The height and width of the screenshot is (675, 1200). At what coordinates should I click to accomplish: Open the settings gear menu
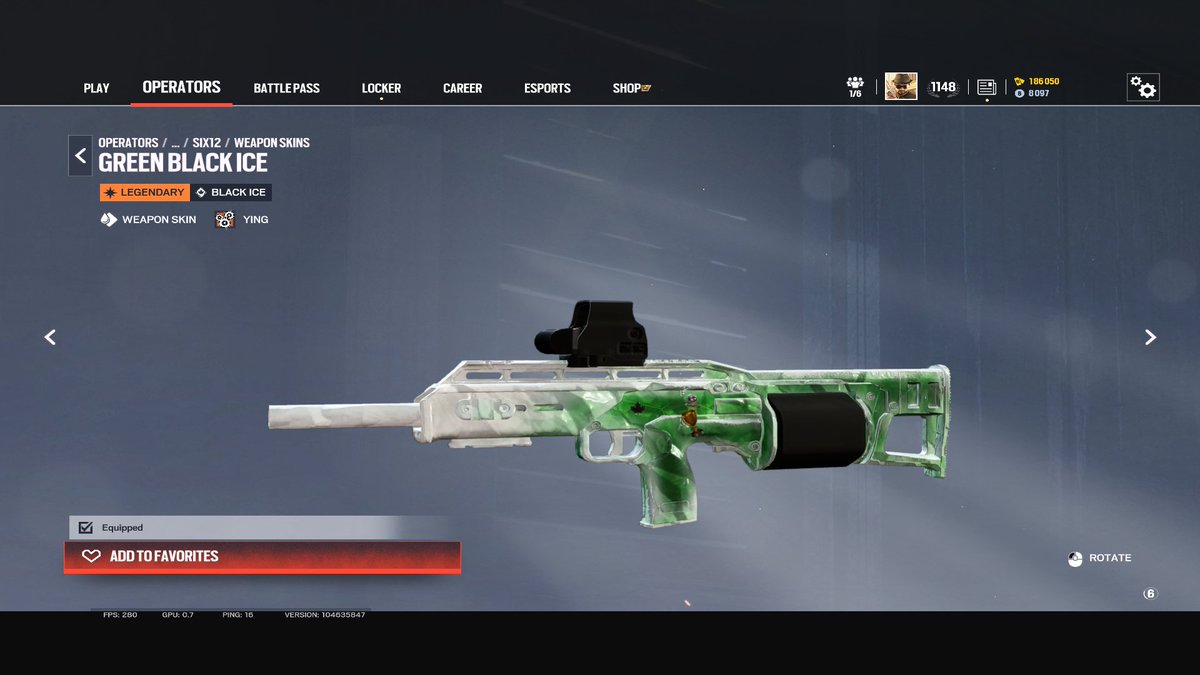point(1143,88)
